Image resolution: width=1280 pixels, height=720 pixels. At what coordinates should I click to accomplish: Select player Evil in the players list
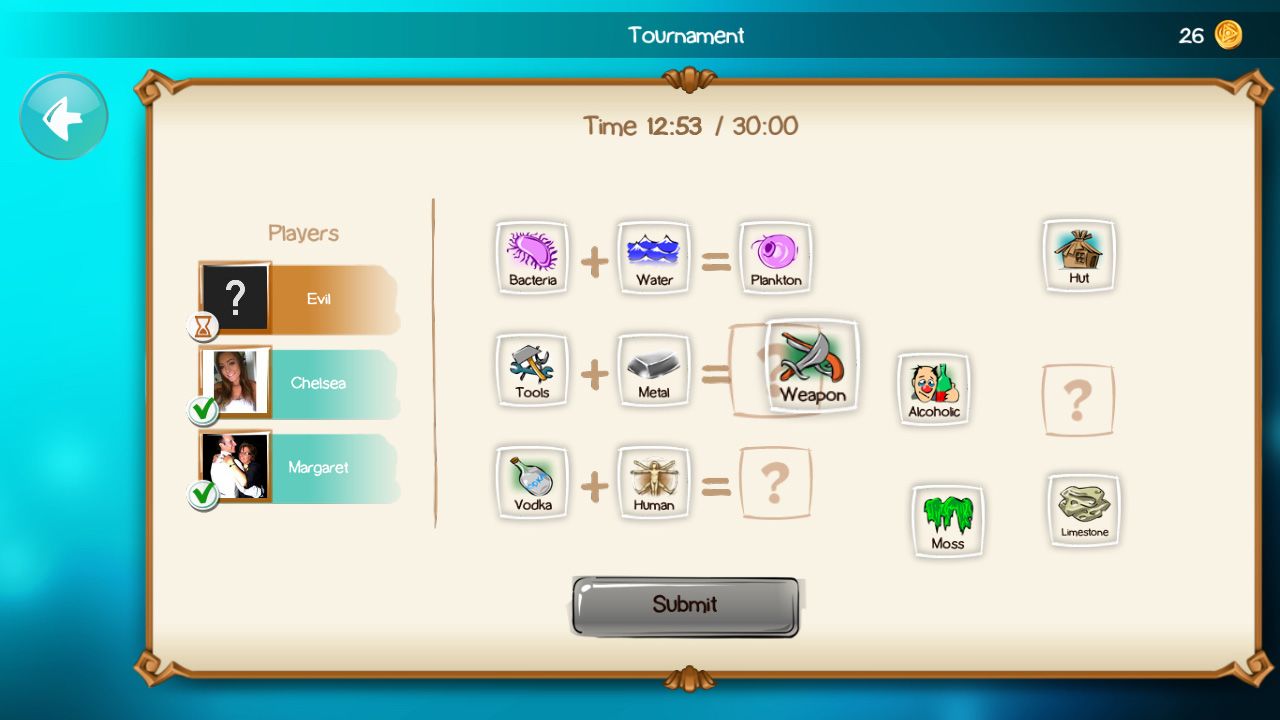click(300, 299)
